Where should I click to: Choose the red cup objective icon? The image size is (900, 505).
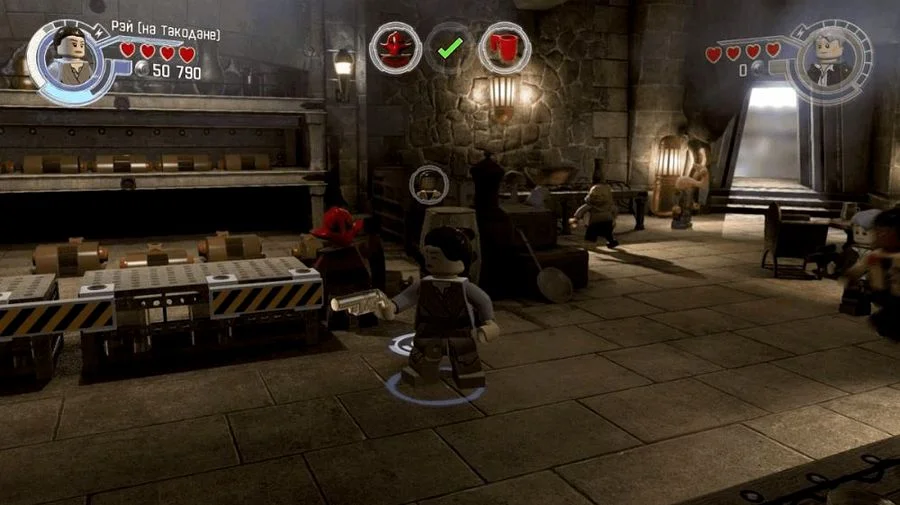click(x=504, y=47)
